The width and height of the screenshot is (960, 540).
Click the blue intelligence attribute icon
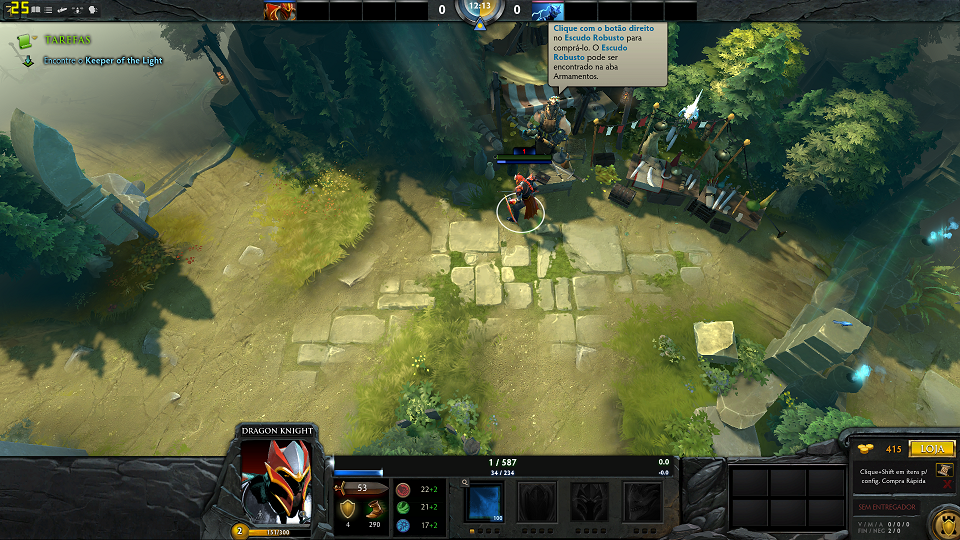(403, 525)
